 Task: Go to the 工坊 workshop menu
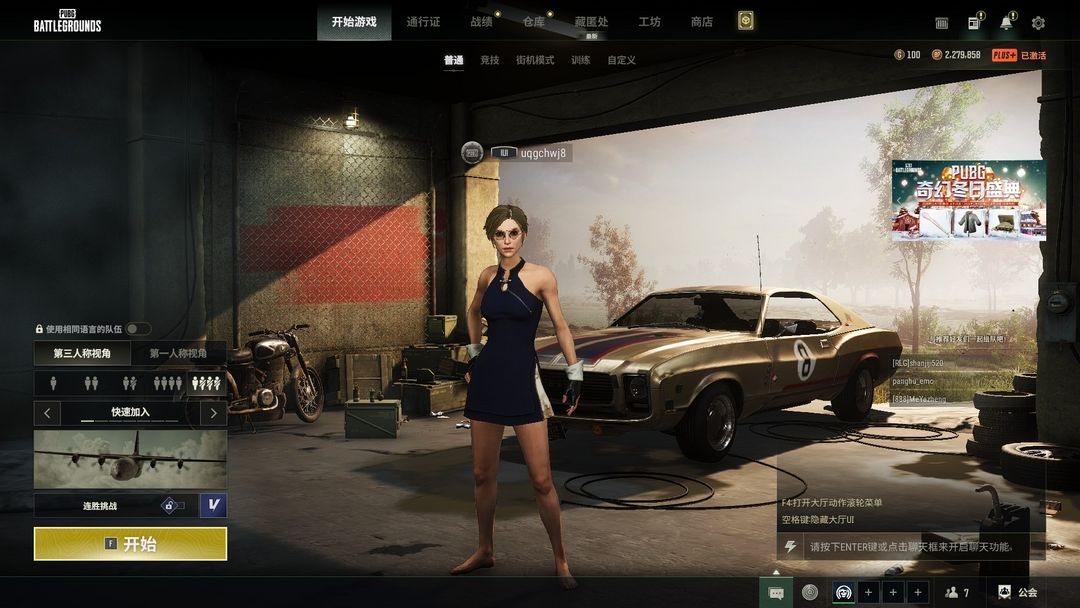pos(649,22)
